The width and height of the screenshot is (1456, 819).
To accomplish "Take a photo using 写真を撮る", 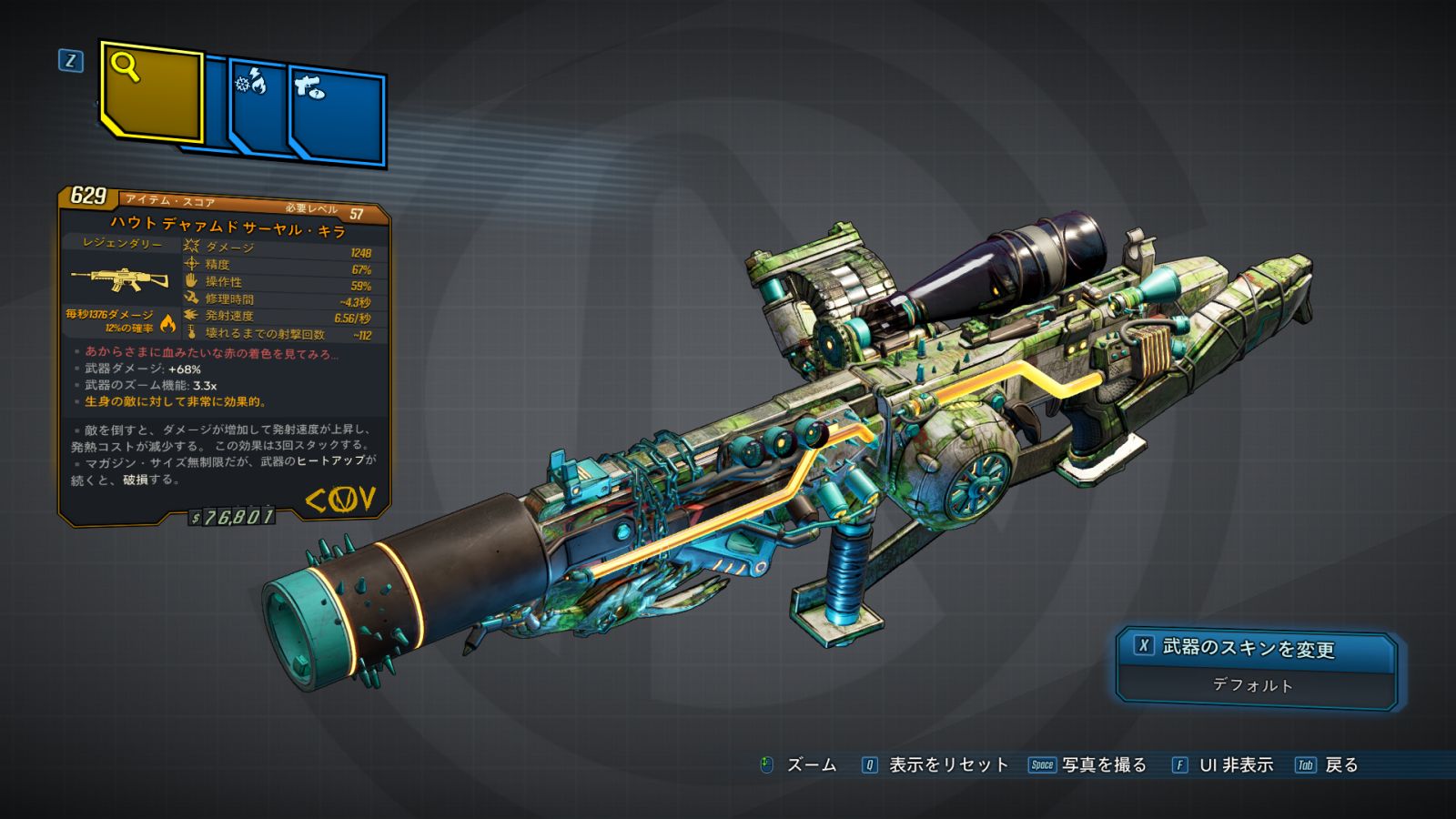I will coord(1088,765).
